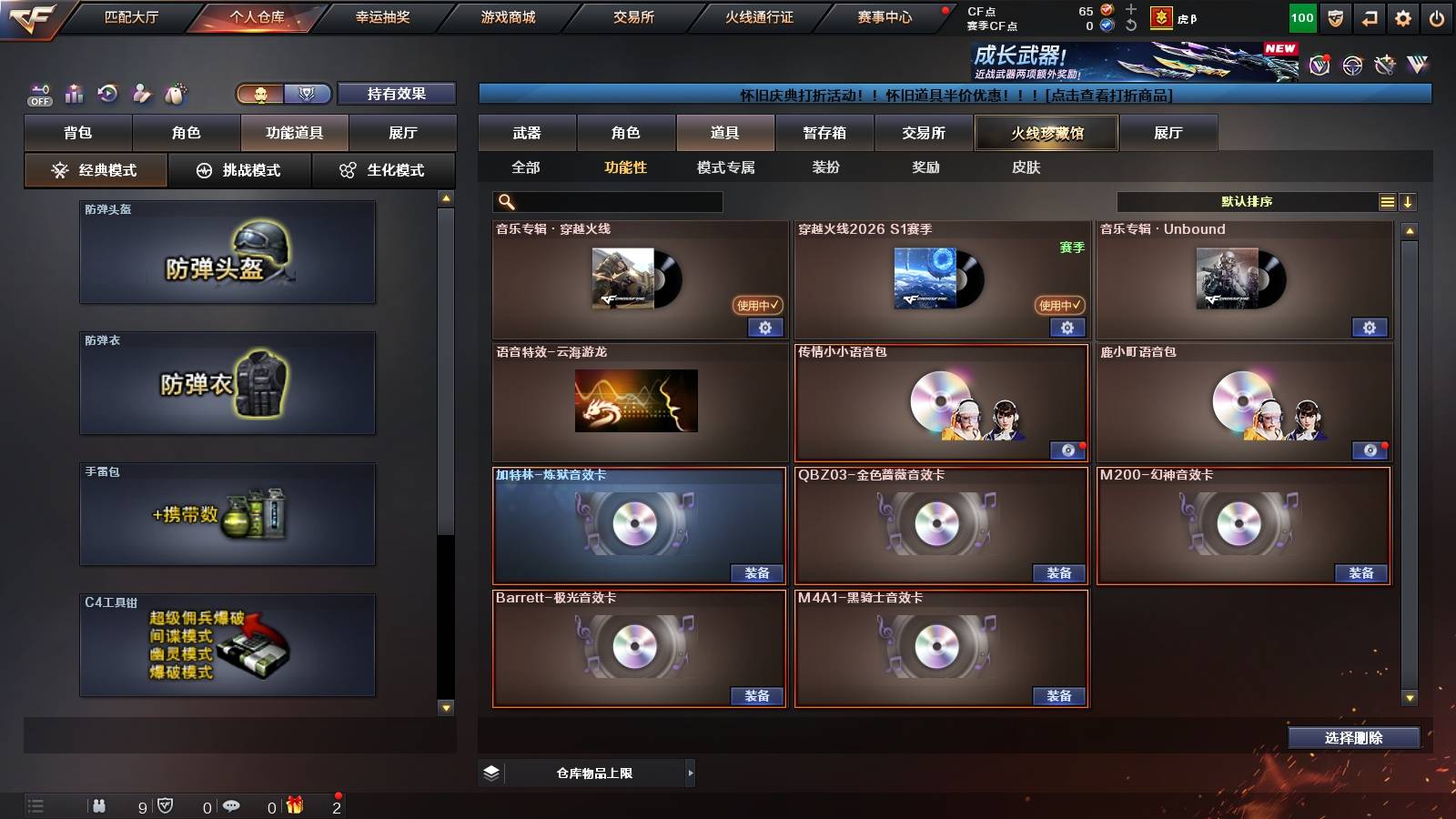This screenshot has width=1456, height=819.
Task: Open the 默认排序 sort order dropdown
Action: point(1247,201)
